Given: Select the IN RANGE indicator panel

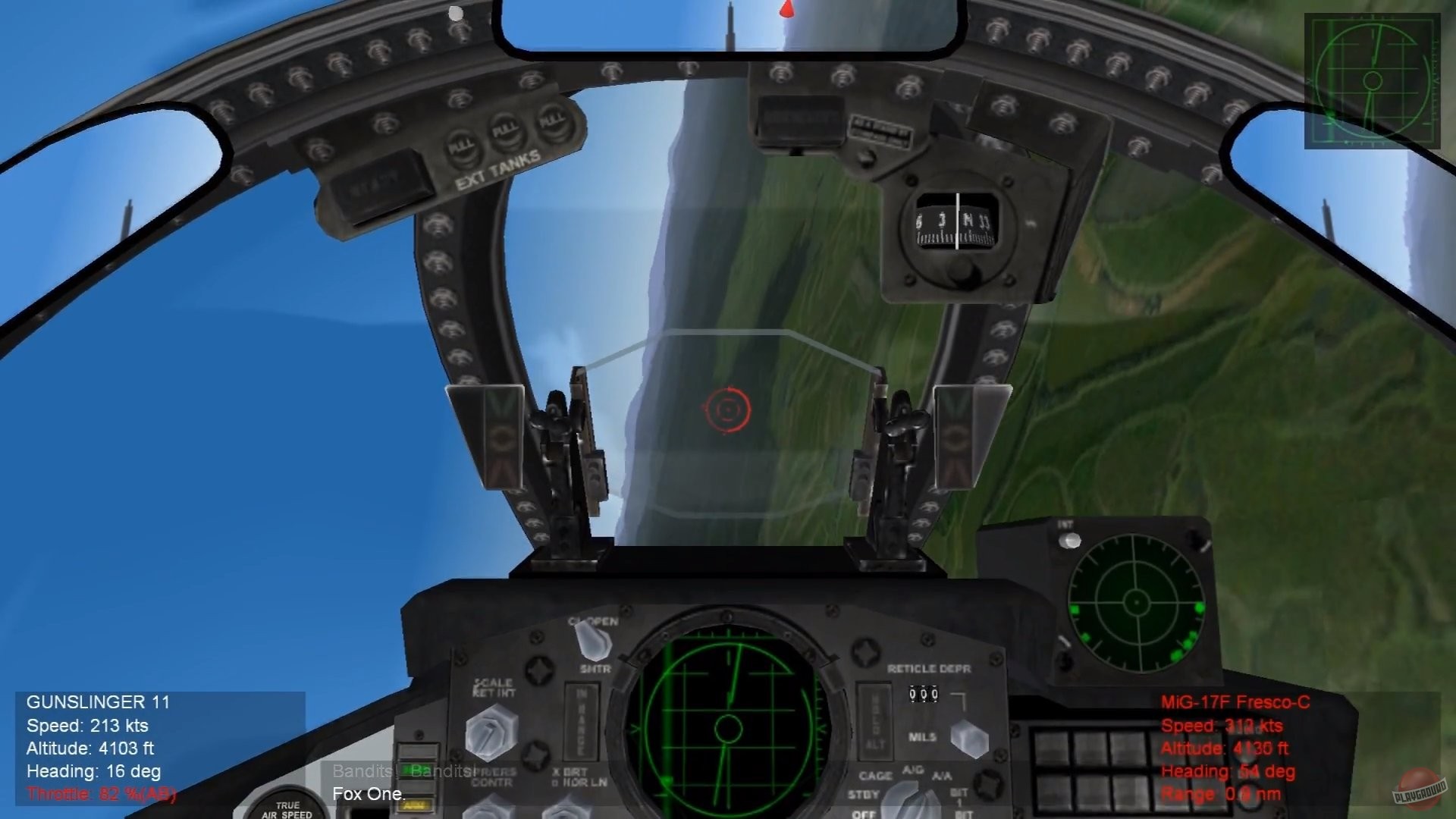Looking at the screenshot, I should point(582,720).
